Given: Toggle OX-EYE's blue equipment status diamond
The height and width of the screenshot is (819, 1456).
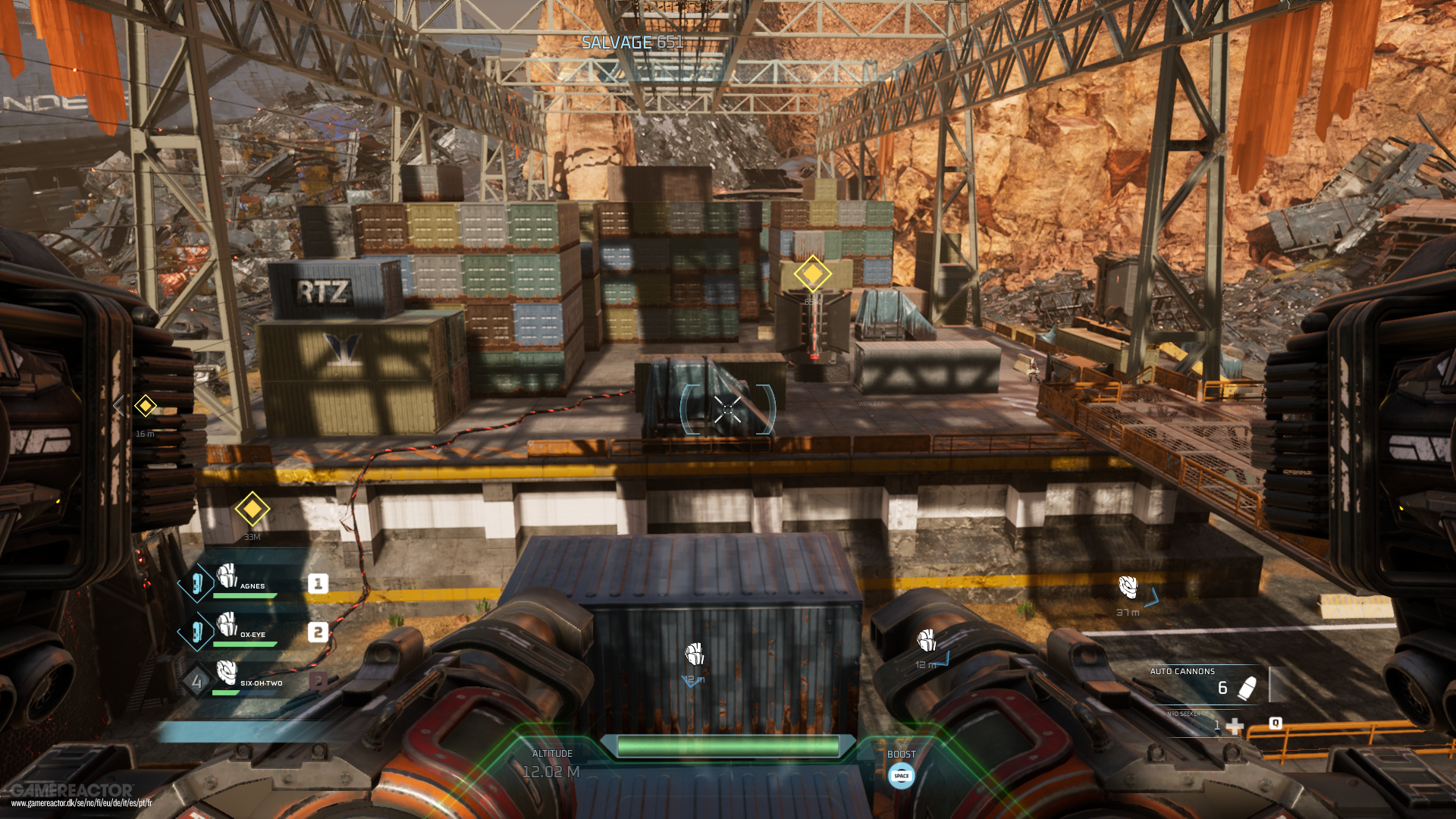Looking at the screenshot, I should pos(196,632).
